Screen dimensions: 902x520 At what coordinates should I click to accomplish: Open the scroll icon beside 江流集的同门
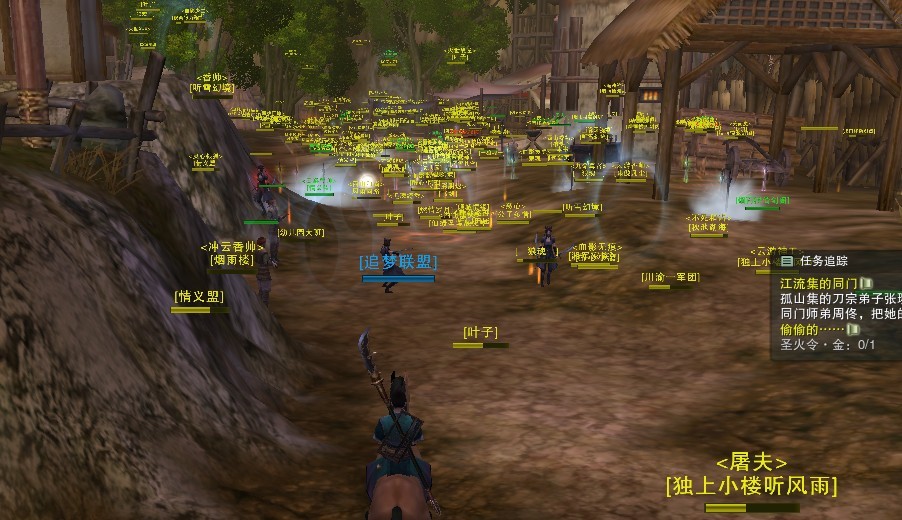866,284
